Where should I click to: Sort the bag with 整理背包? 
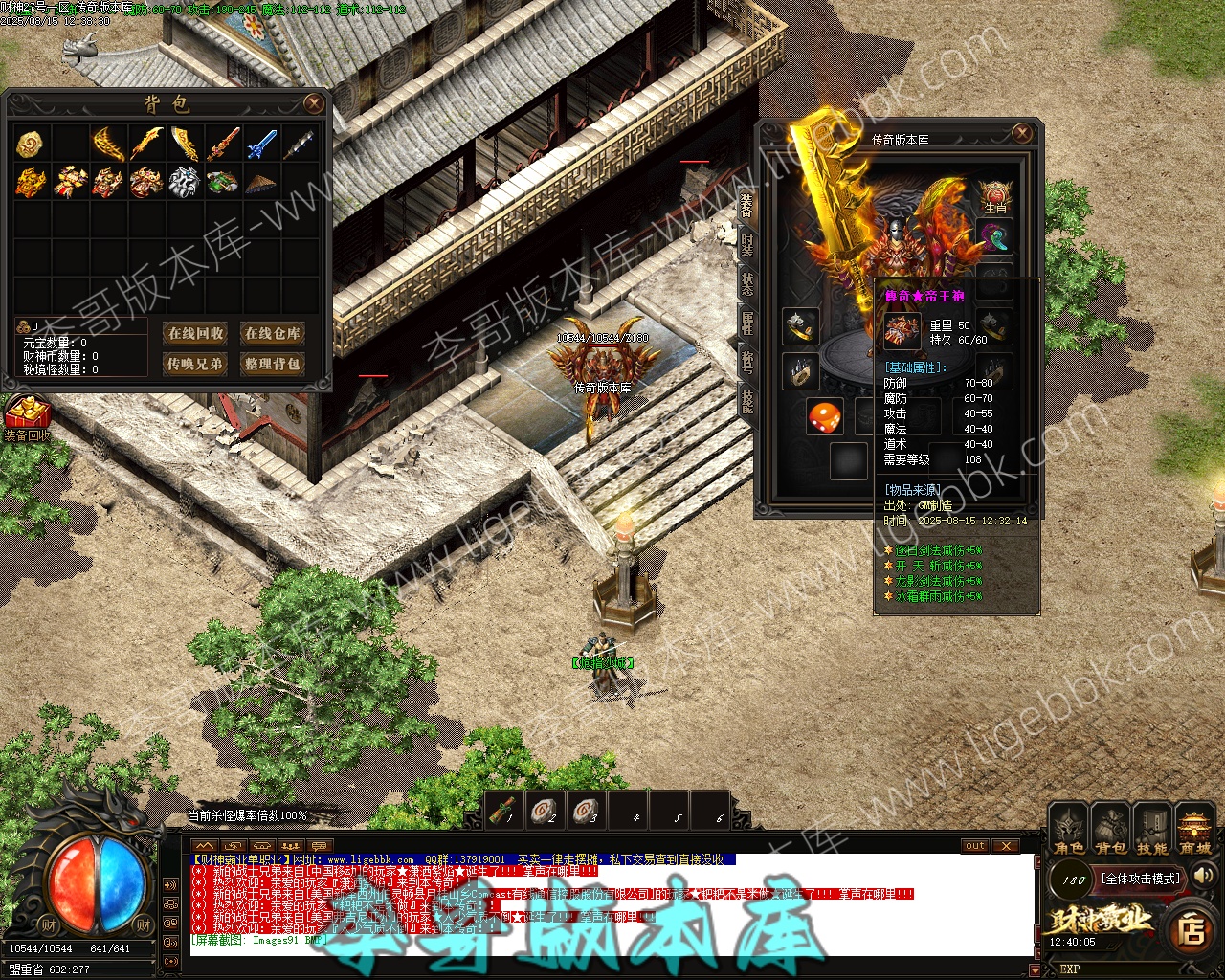272,364
